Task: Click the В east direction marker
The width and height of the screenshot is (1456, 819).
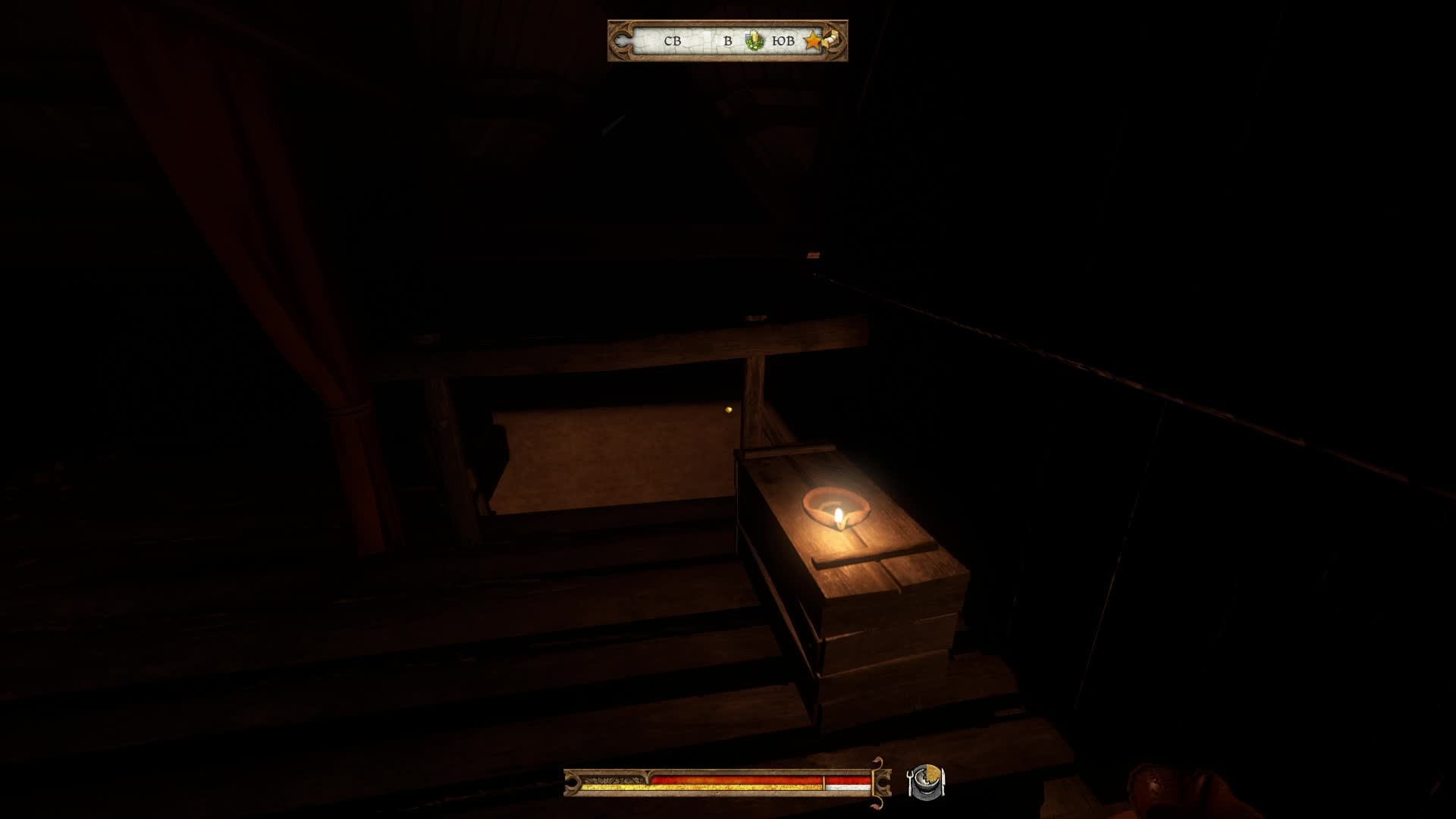Action: pyautogui.click(x=728, y=40)
